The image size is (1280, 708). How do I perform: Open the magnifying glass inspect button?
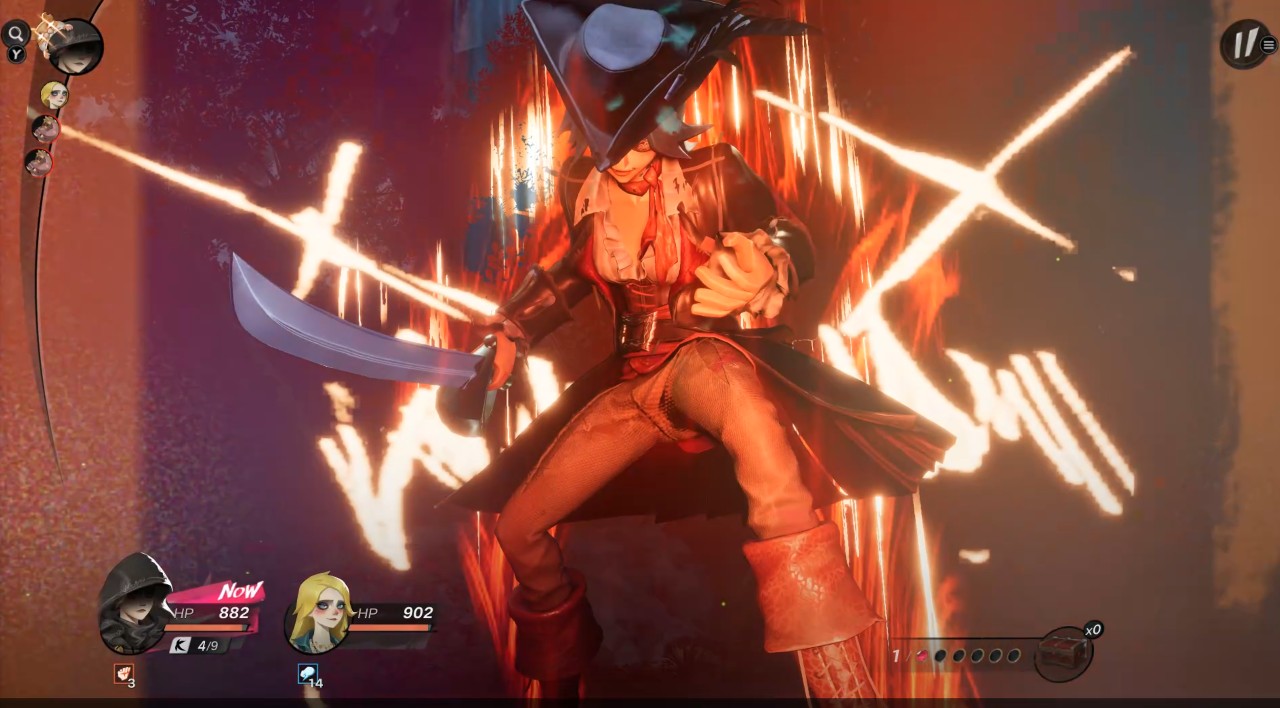click(16, 34)
